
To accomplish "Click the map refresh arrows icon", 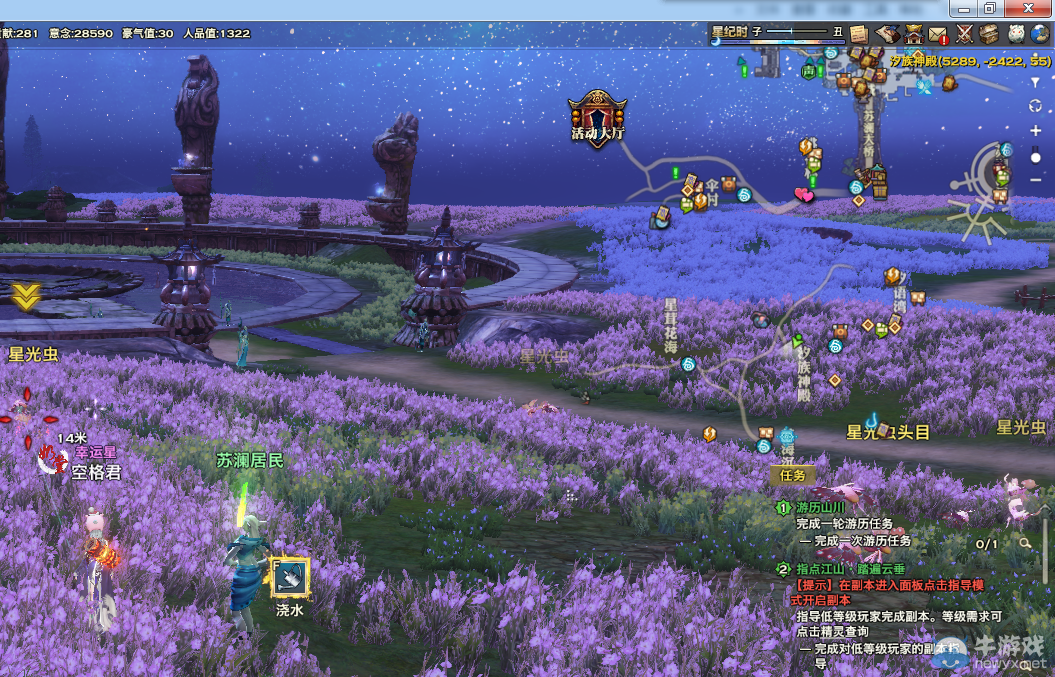I will point(1035,106).
